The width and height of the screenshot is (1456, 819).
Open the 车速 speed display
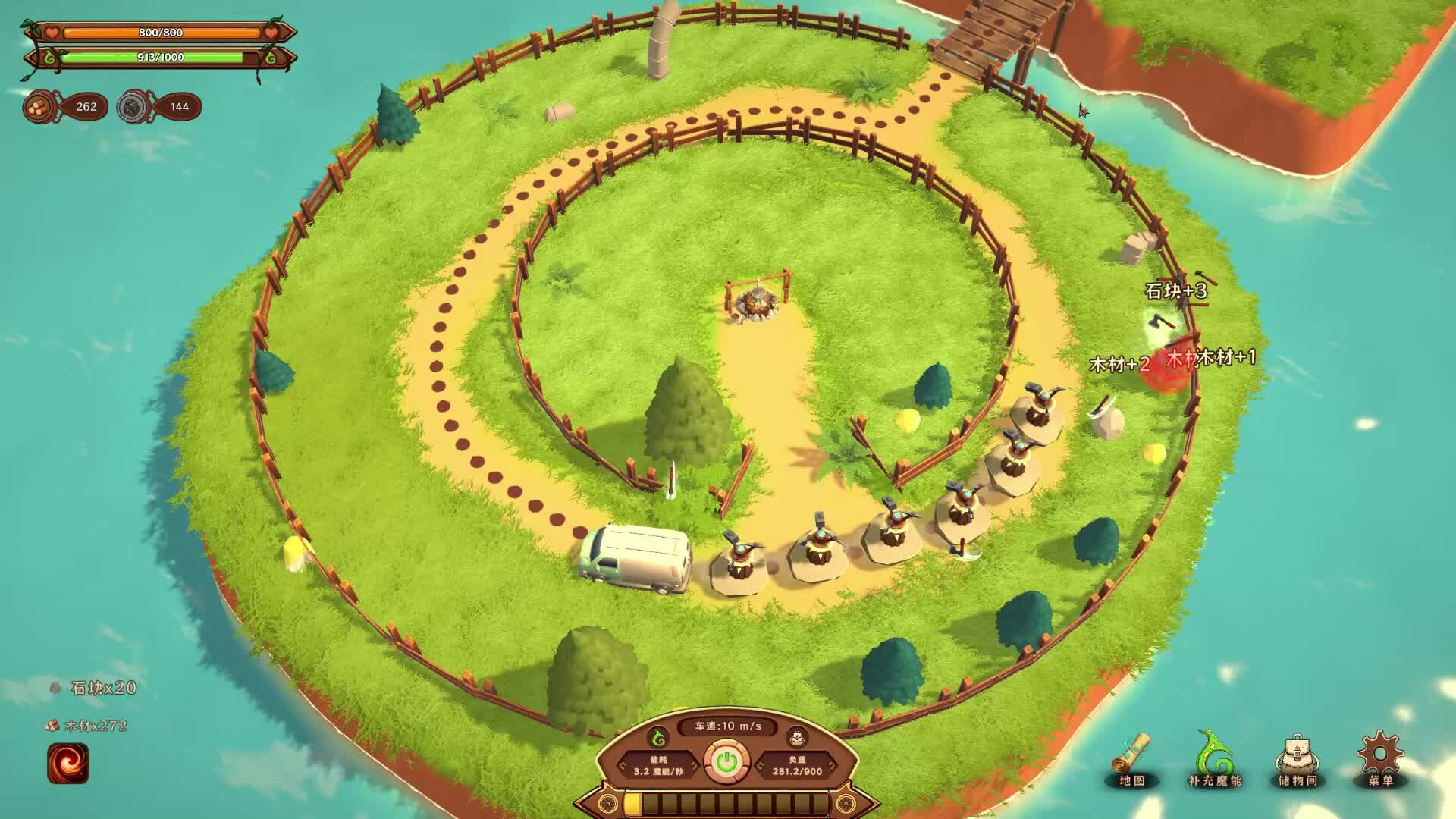[x=726, y=726]
